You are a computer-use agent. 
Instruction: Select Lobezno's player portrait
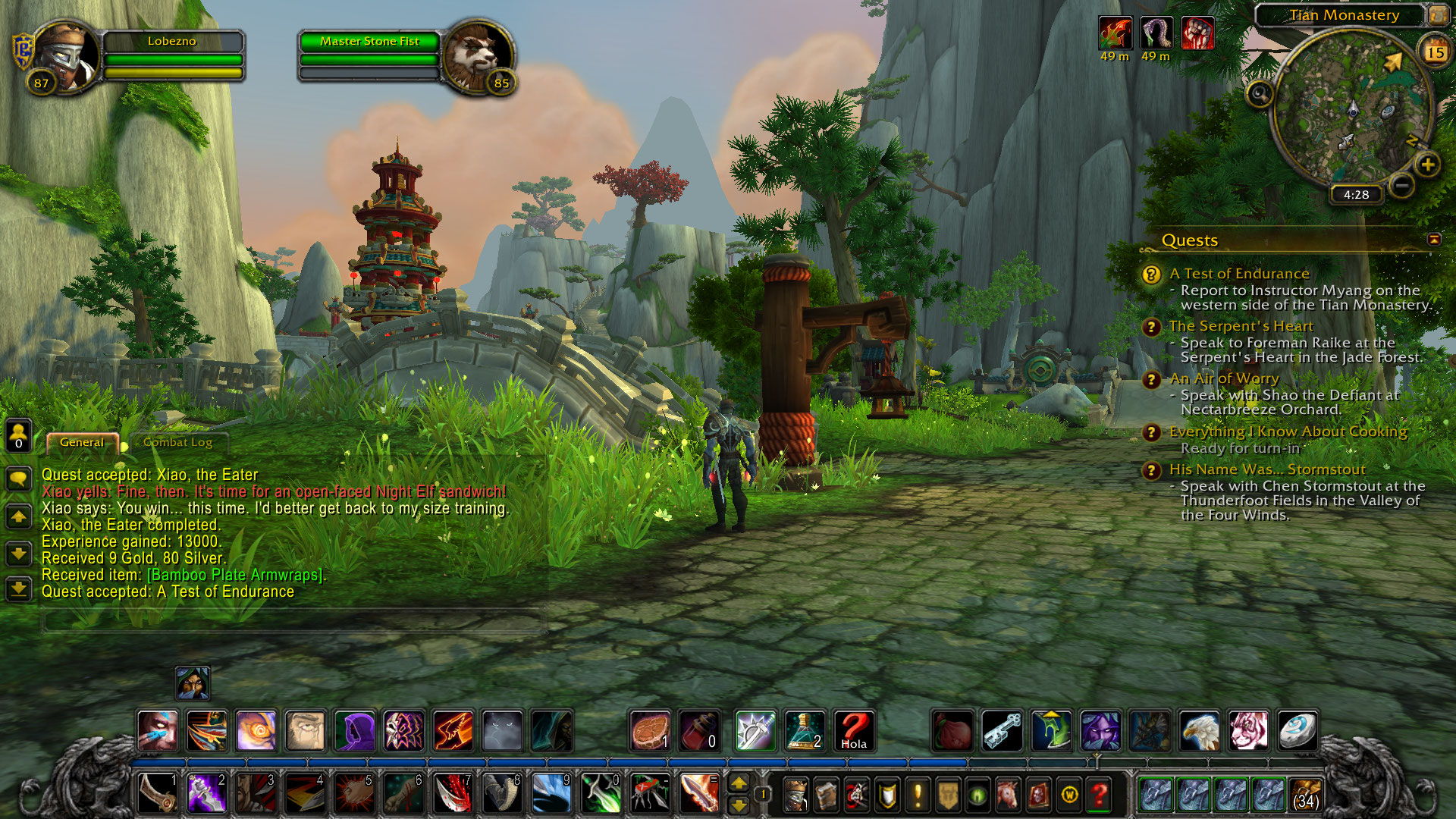coord(64,57)
